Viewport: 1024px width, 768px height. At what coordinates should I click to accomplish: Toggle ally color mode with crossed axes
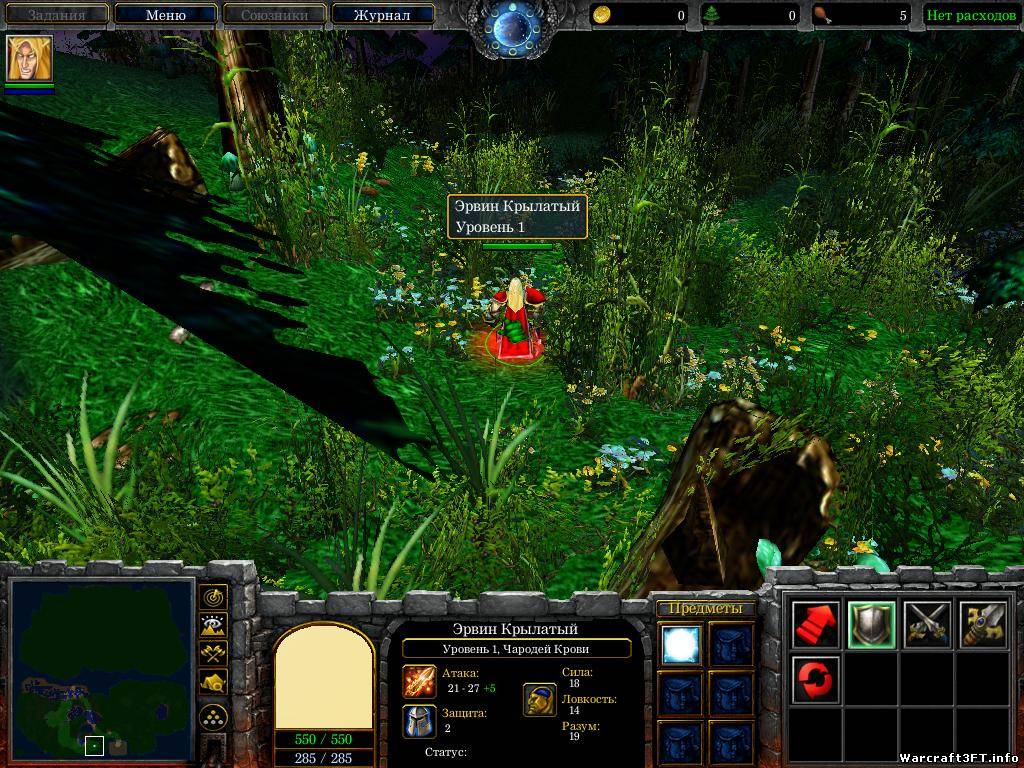213,654
